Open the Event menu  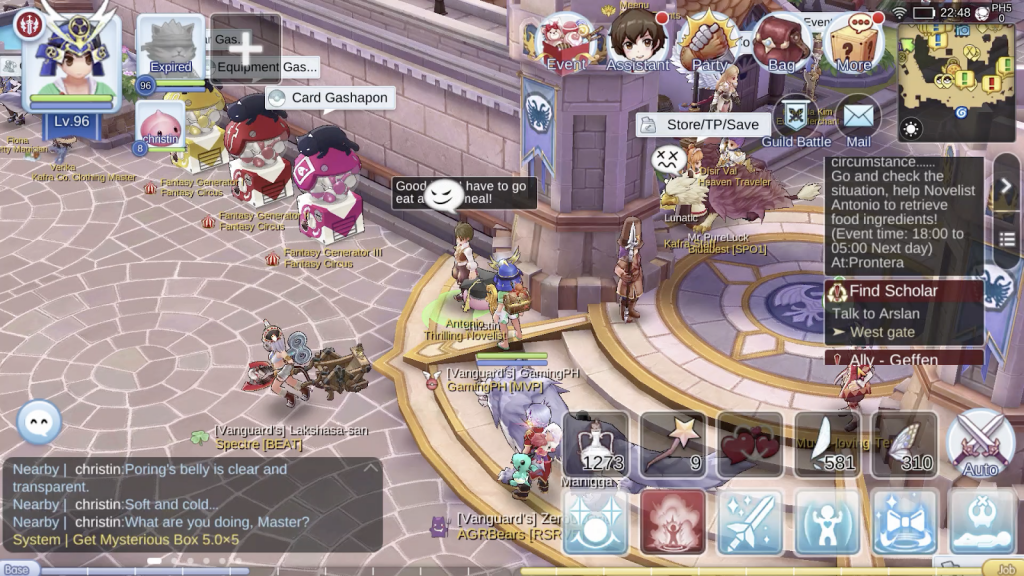click(x=567, y=43)
